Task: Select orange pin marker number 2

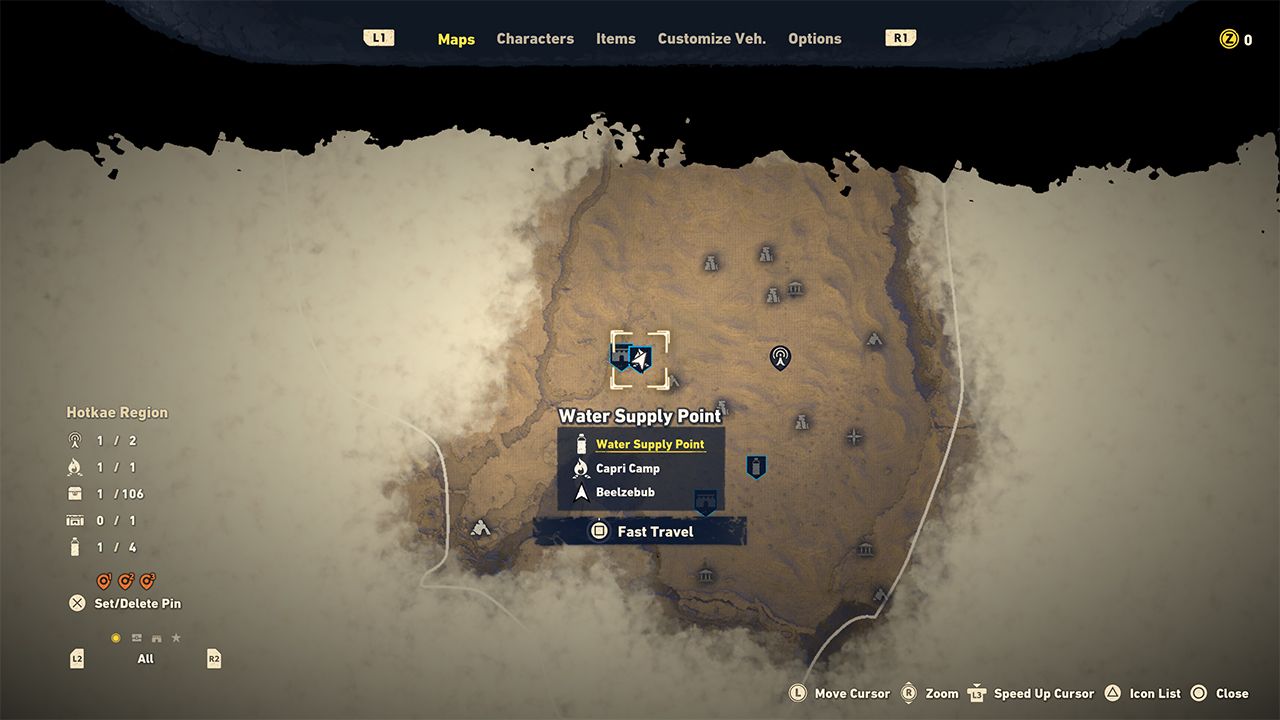Action: pos(127,581)
